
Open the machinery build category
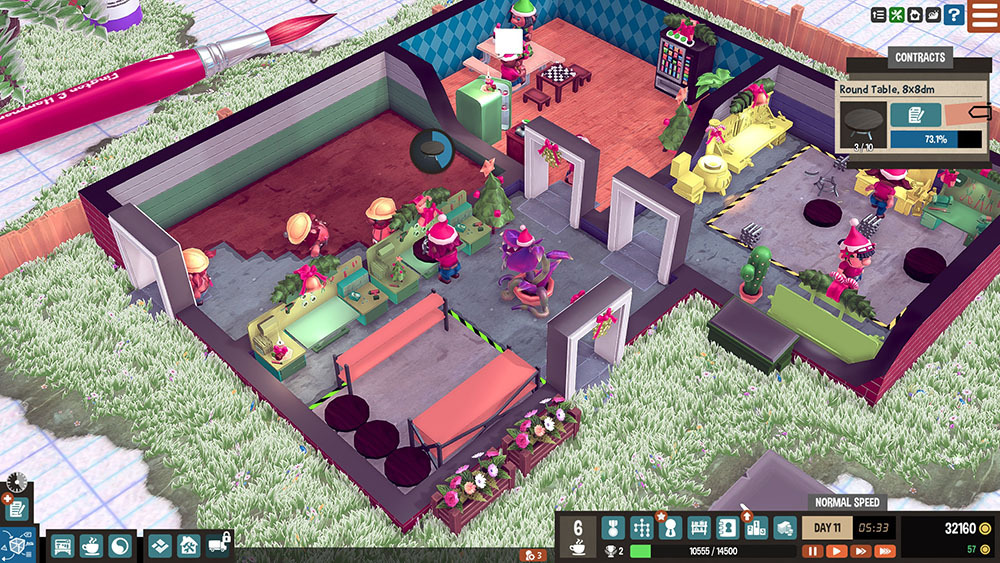[63, 546]
